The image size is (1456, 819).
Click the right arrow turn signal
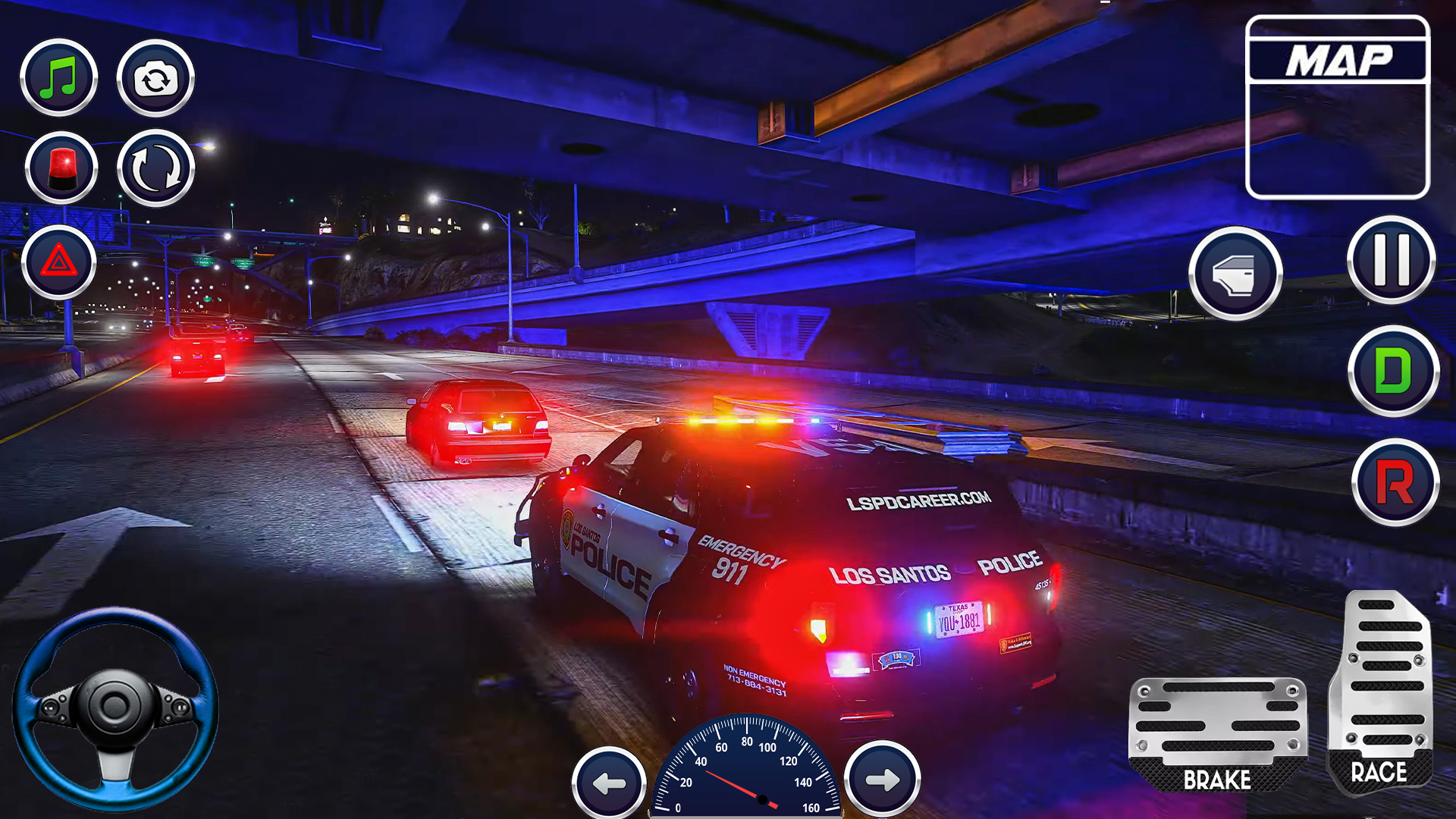pyautogui.click(x=883, y=779)
